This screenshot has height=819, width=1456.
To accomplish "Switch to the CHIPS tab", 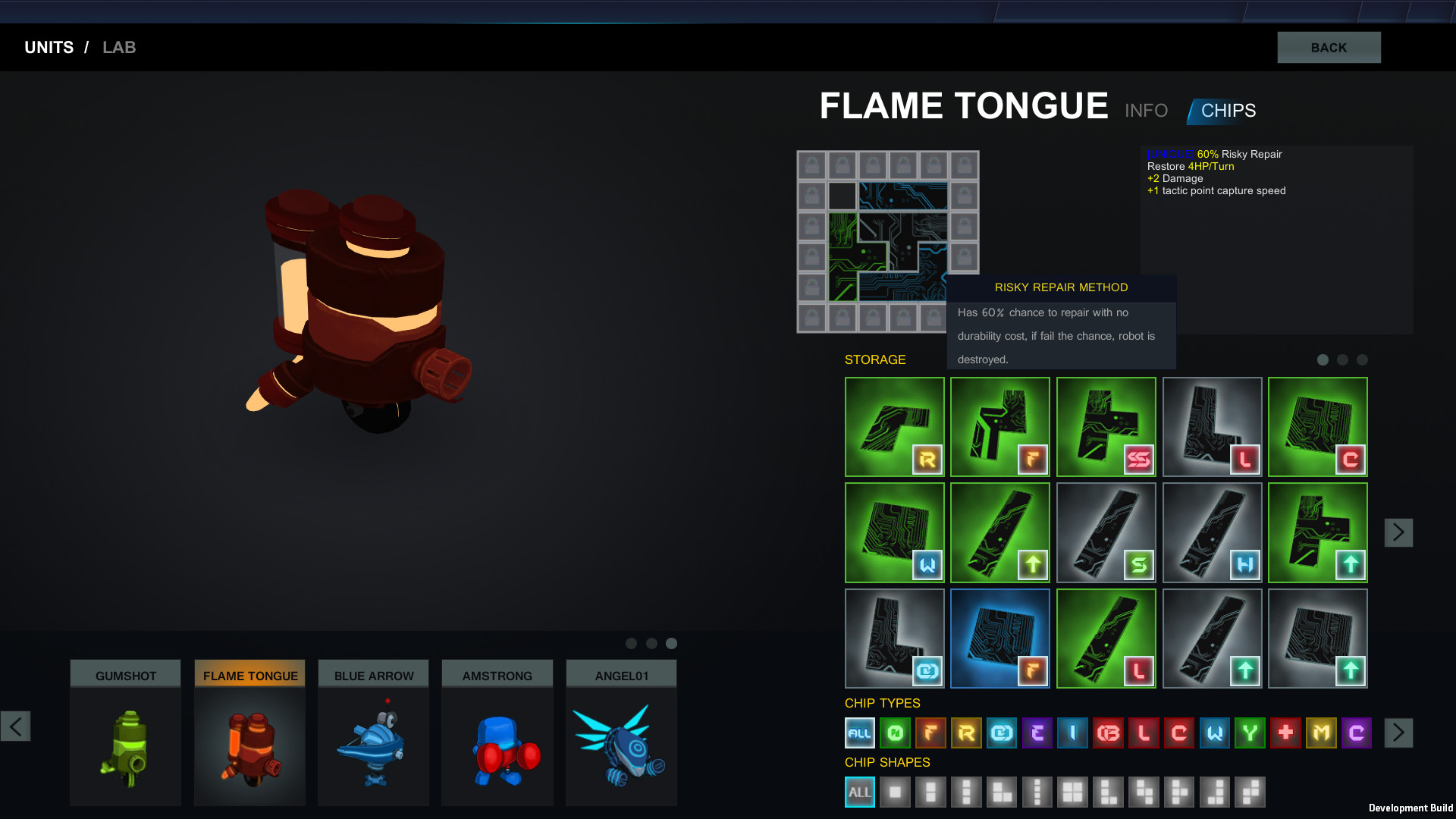I will point(1227,110).
